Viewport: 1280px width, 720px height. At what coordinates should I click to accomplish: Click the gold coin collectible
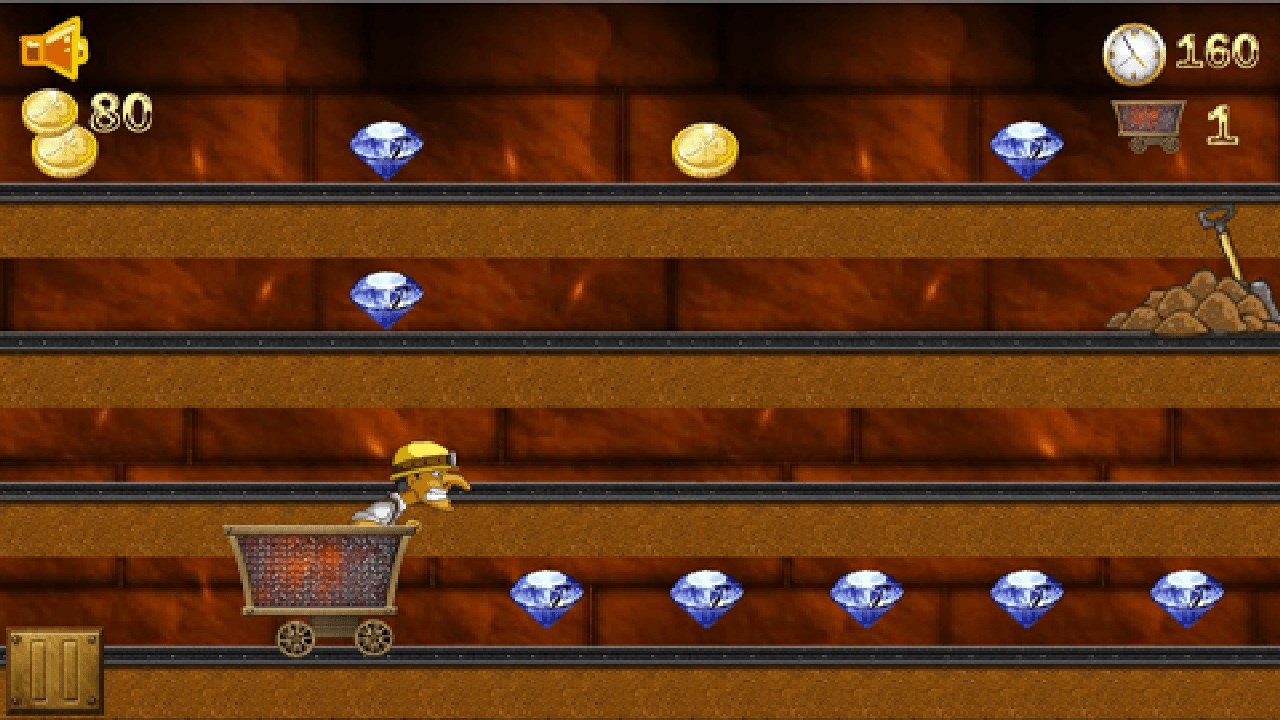pos(708,149)
